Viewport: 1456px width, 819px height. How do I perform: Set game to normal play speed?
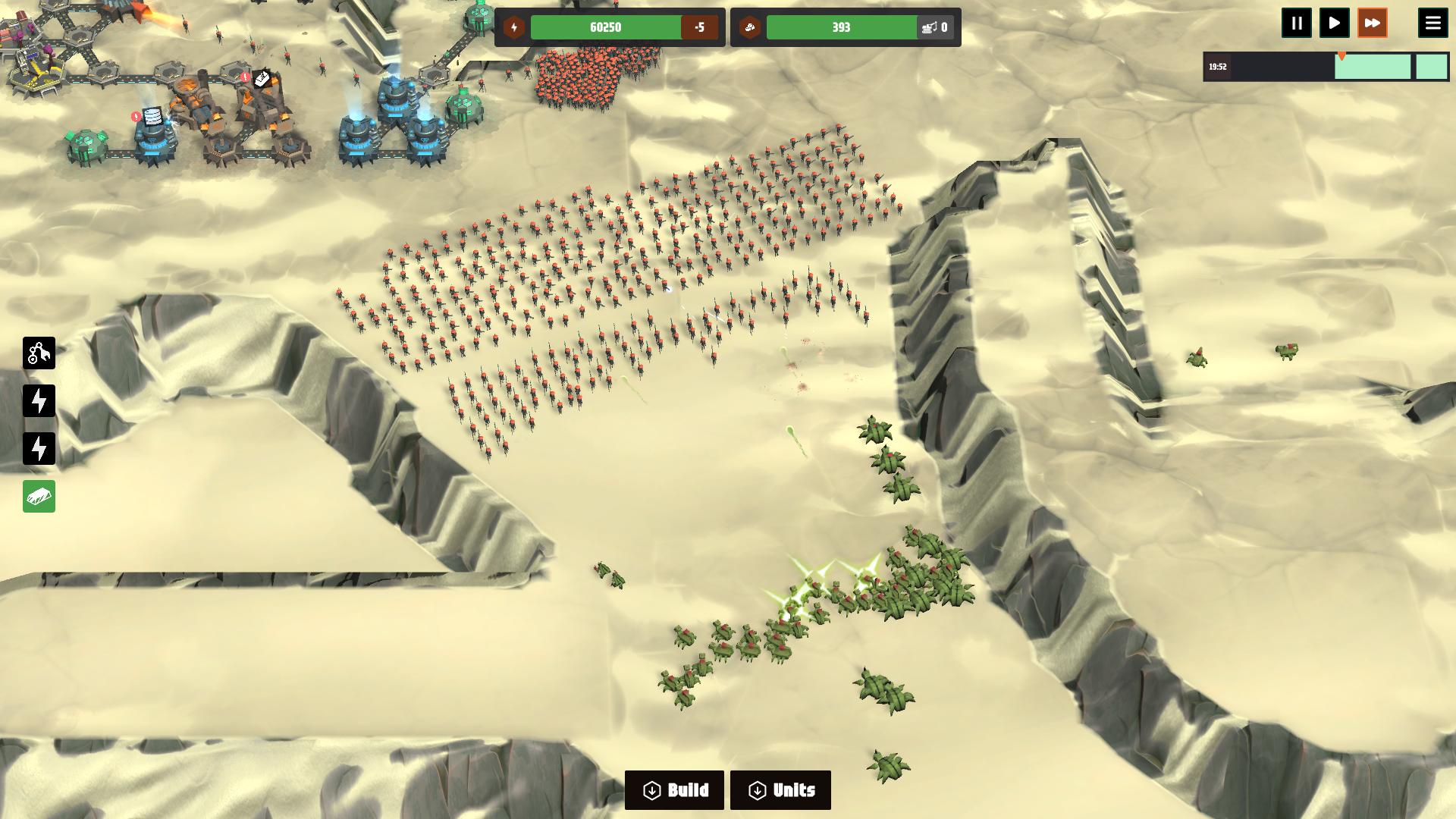click(x=1335, y=24)
